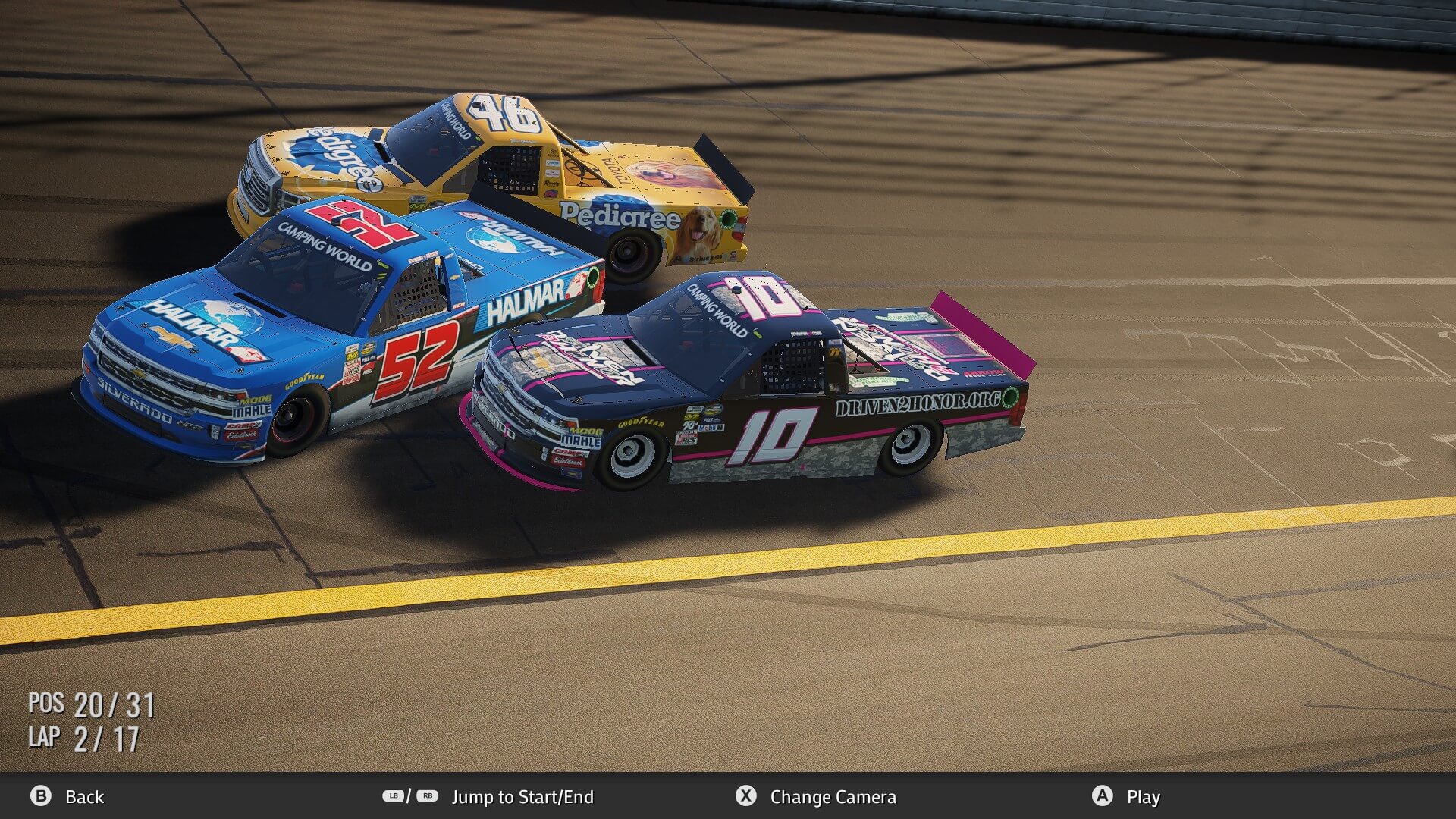Start the replay with the Play label

(1143, 797)
